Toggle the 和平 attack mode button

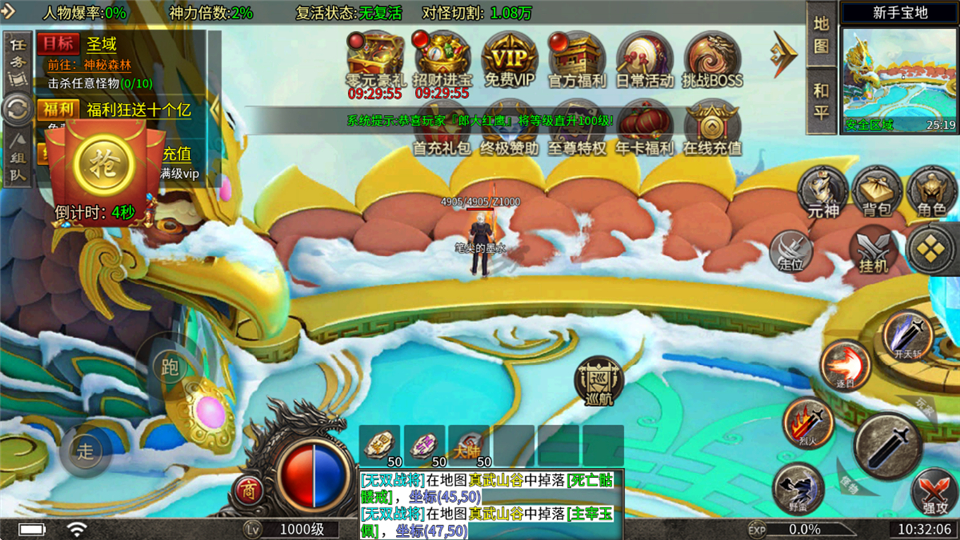click(821, 102)
